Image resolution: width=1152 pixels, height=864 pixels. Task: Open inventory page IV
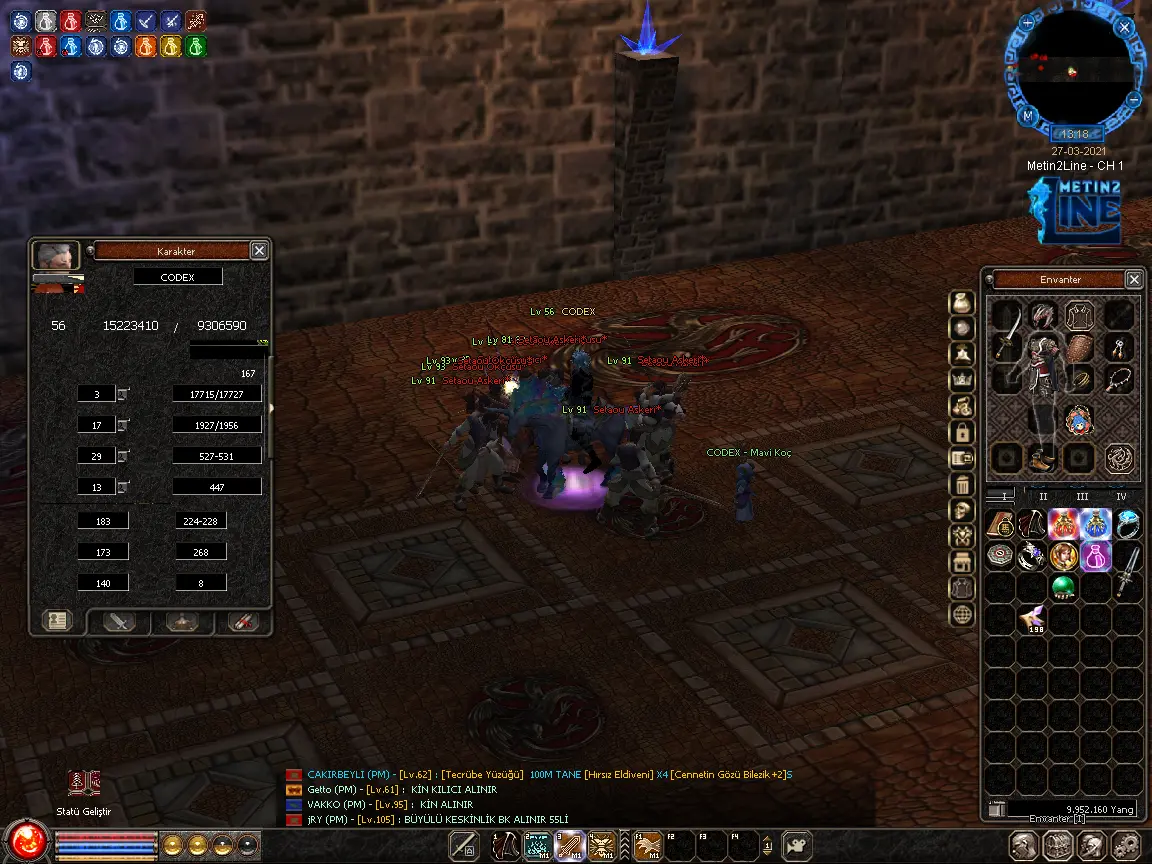(x=1121, y=496)
